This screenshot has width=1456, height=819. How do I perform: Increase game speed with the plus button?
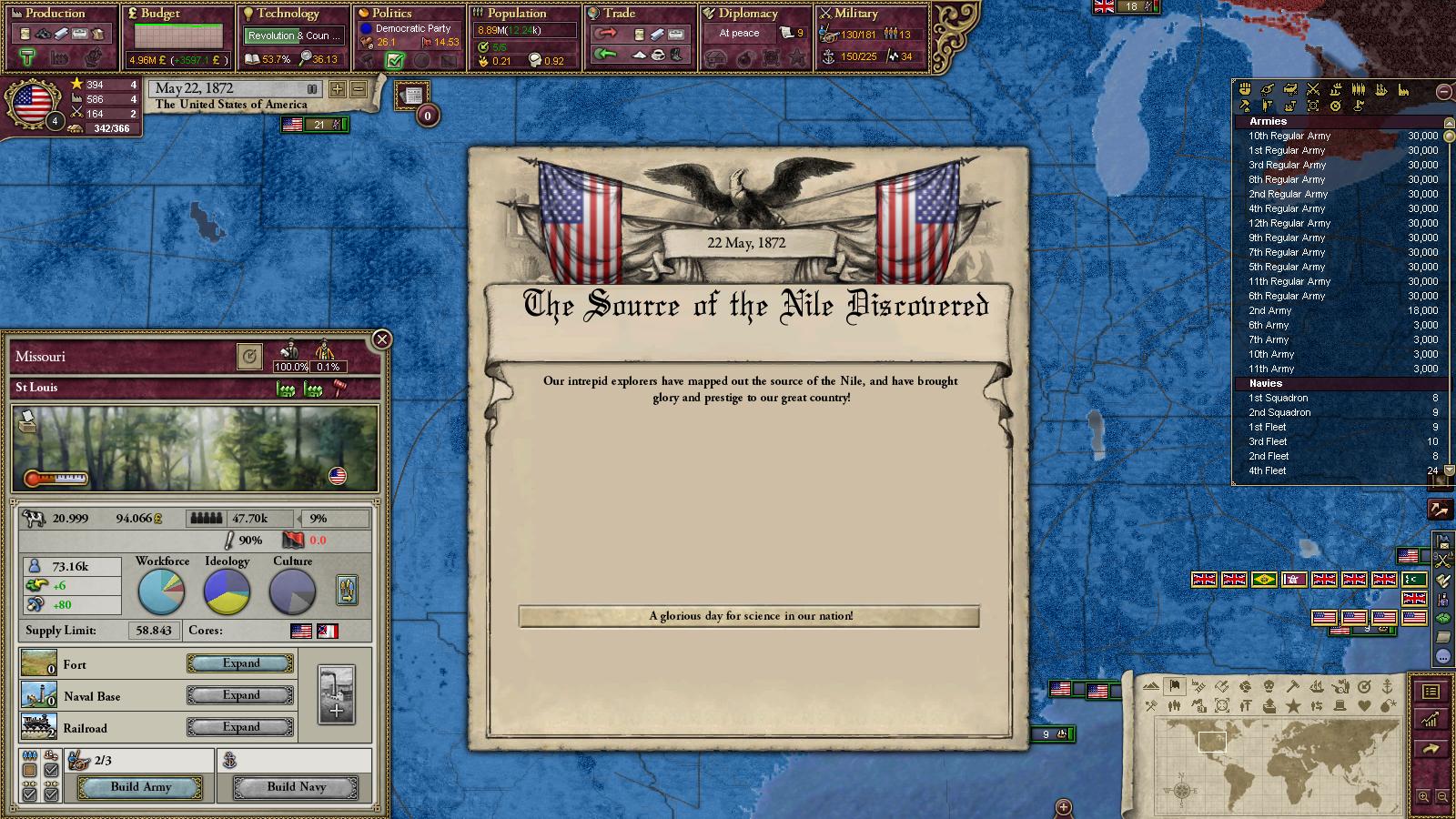tap(338, 89)
